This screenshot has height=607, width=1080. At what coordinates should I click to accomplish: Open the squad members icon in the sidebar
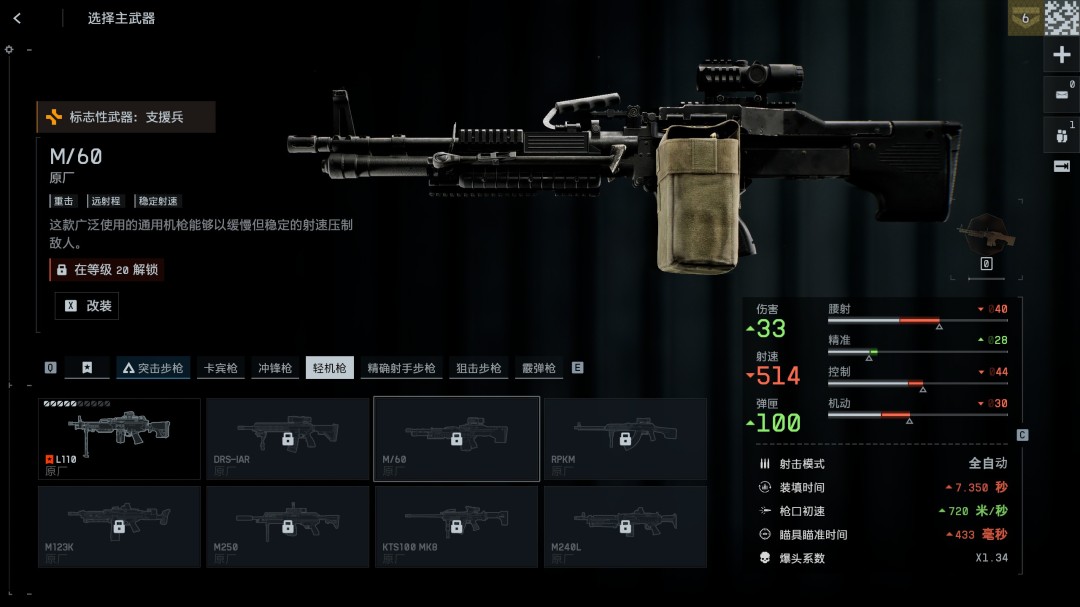1062,132
